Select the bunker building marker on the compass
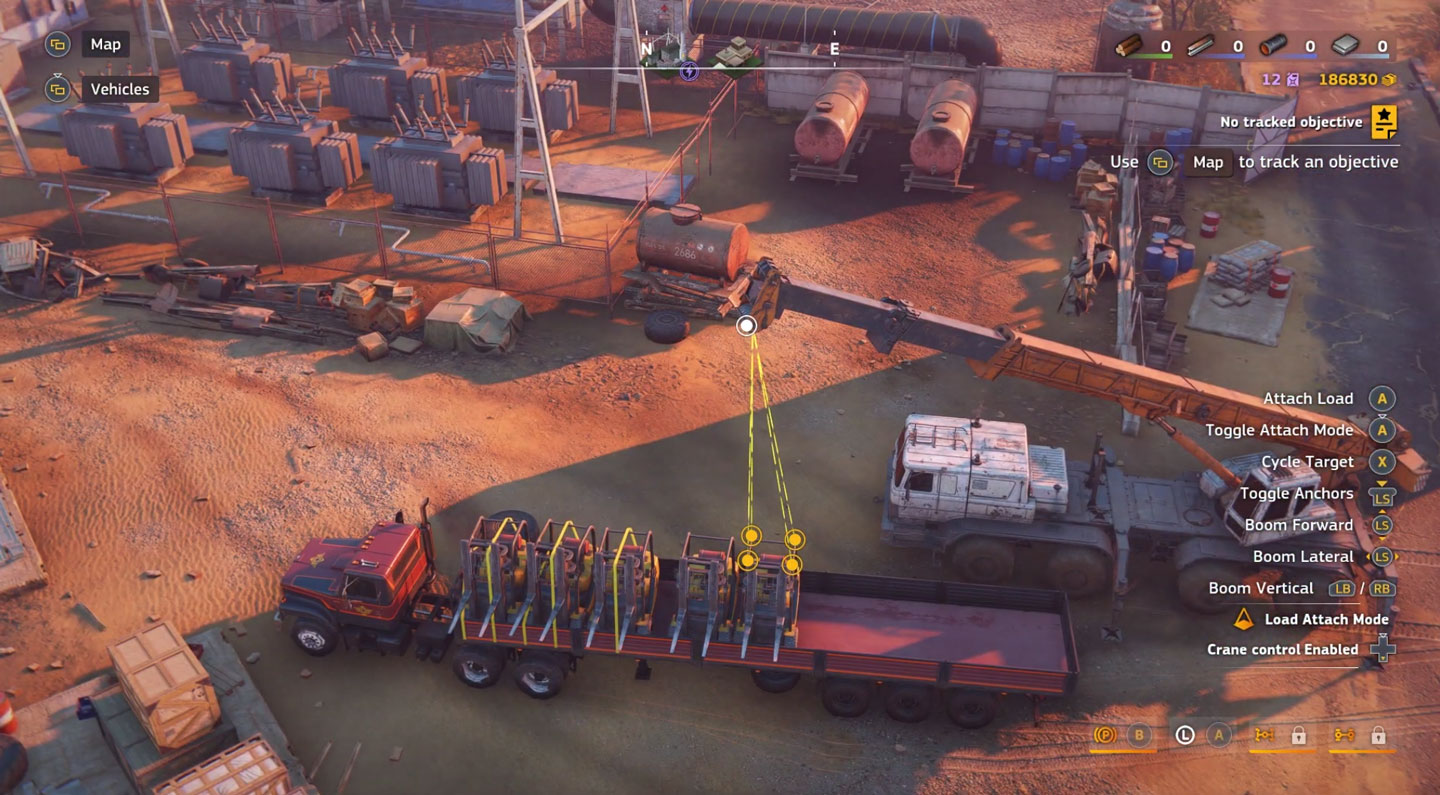Viewport: 1440px width, 795px height. coord(737,53)
